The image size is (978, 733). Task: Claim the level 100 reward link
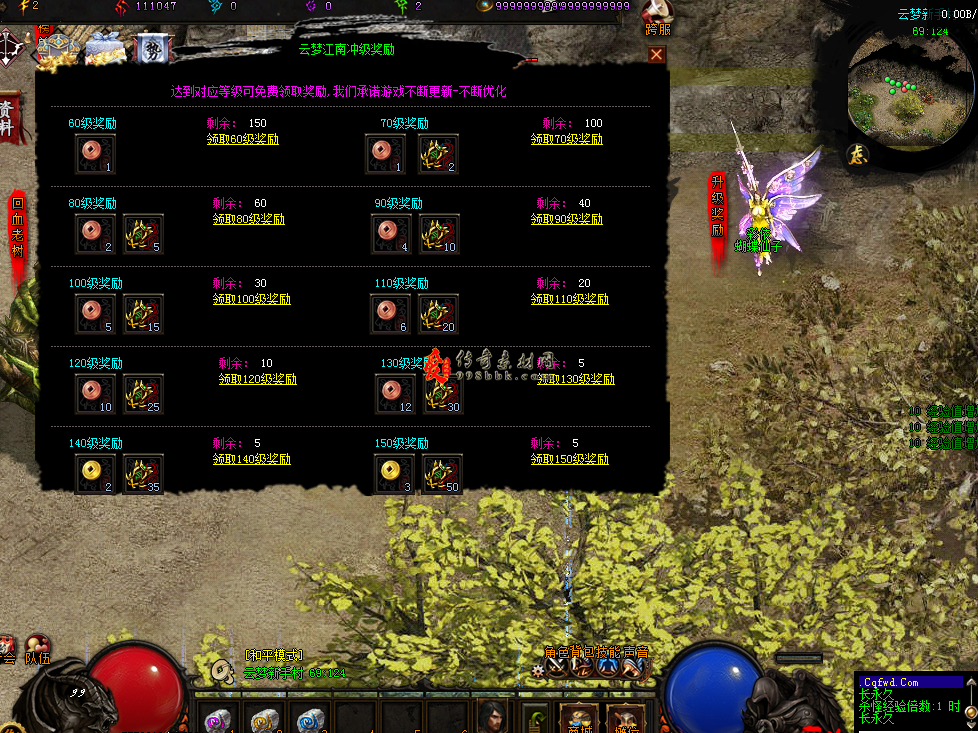[x=252, y=299]
